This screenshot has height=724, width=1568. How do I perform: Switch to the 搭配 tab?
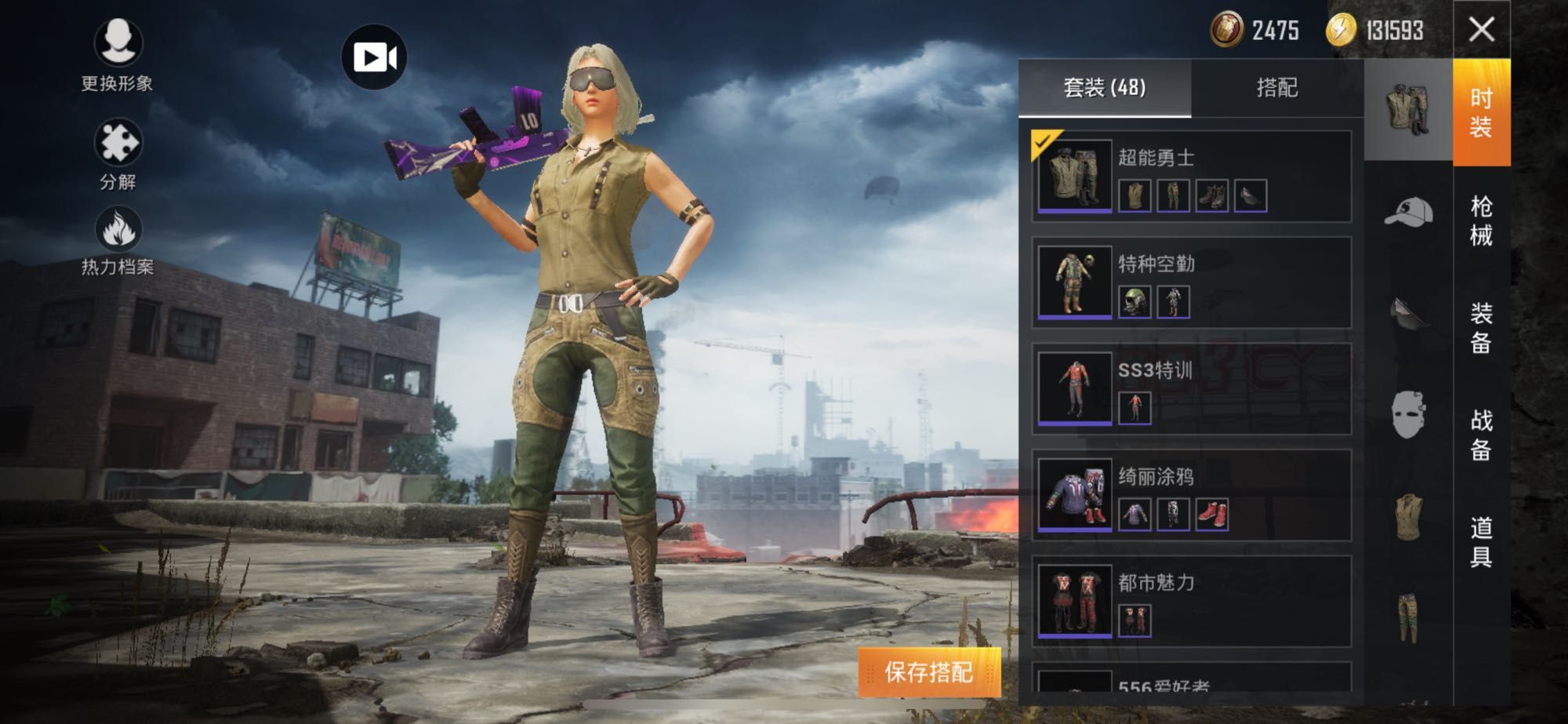coord(1277,88)
